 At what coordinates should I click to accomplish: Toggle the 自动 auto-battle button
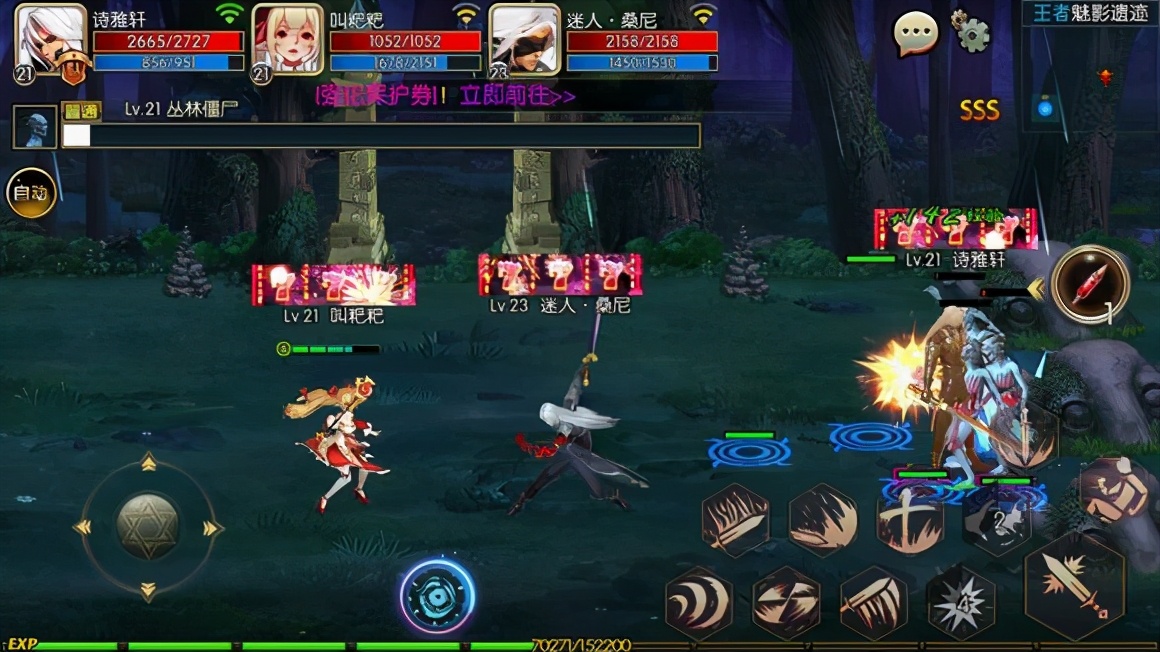[31, 193]
